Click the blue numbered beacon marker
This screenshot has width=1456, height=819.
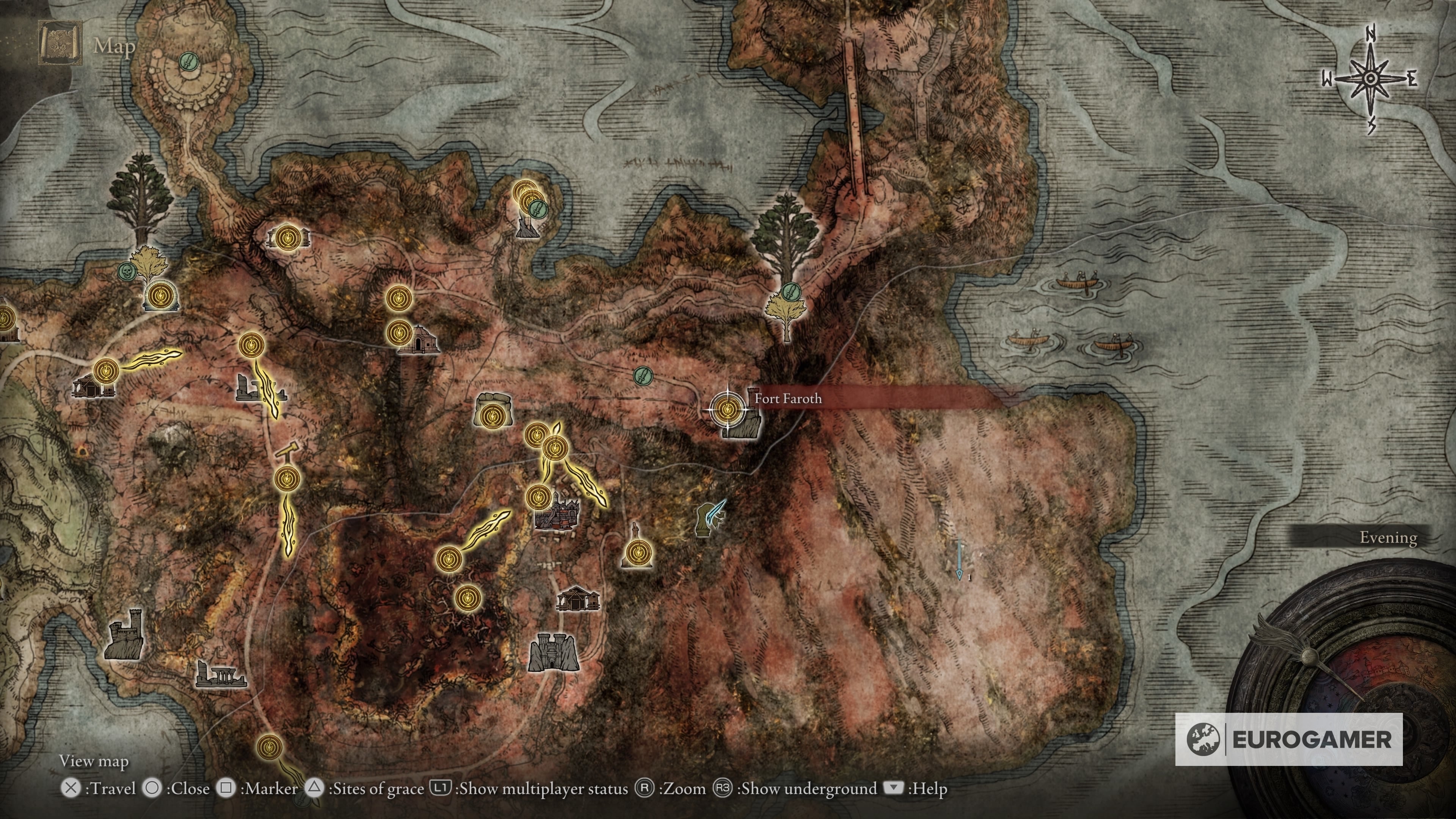(959, 561)
